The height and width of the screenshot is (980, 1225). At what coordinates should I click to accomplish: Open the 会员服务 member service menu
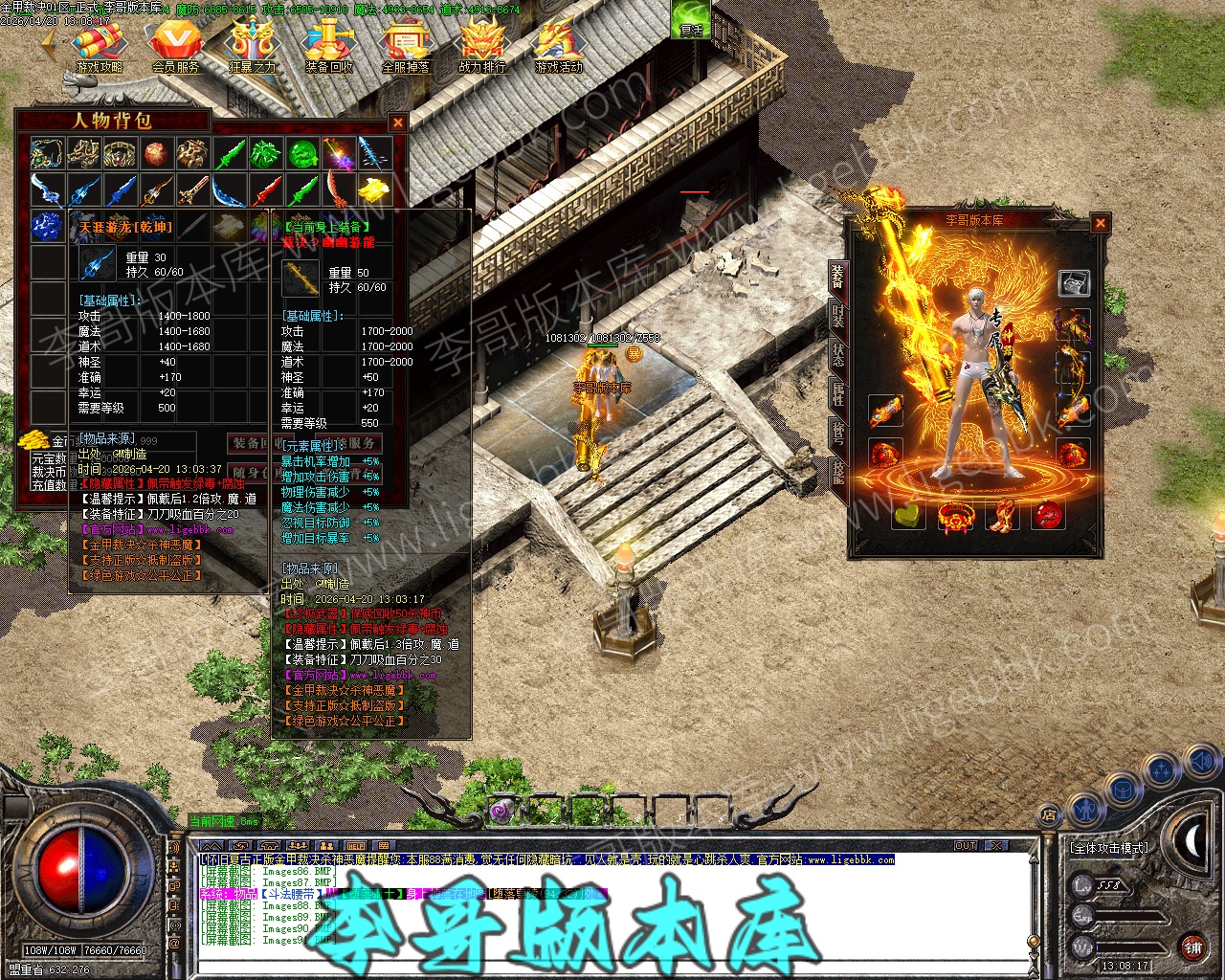click(176, 46)
